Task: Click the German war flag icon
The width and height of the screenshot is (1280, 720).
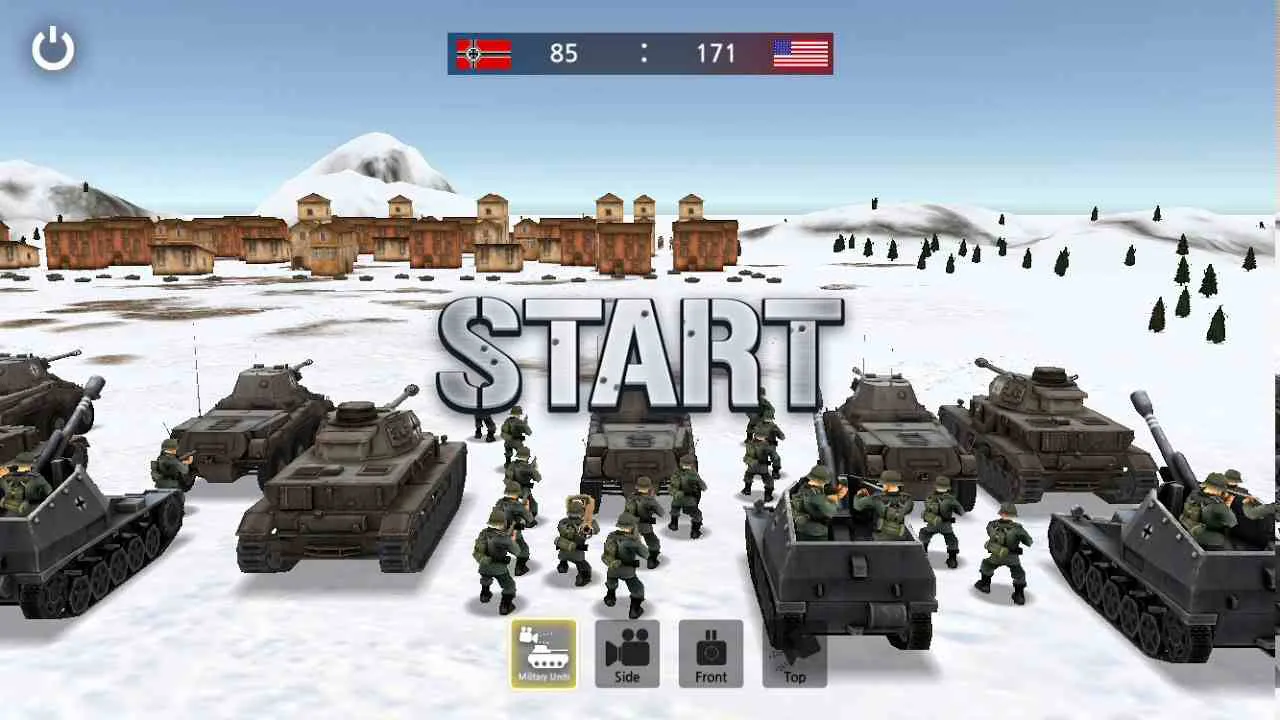Action: click(483, 54)
